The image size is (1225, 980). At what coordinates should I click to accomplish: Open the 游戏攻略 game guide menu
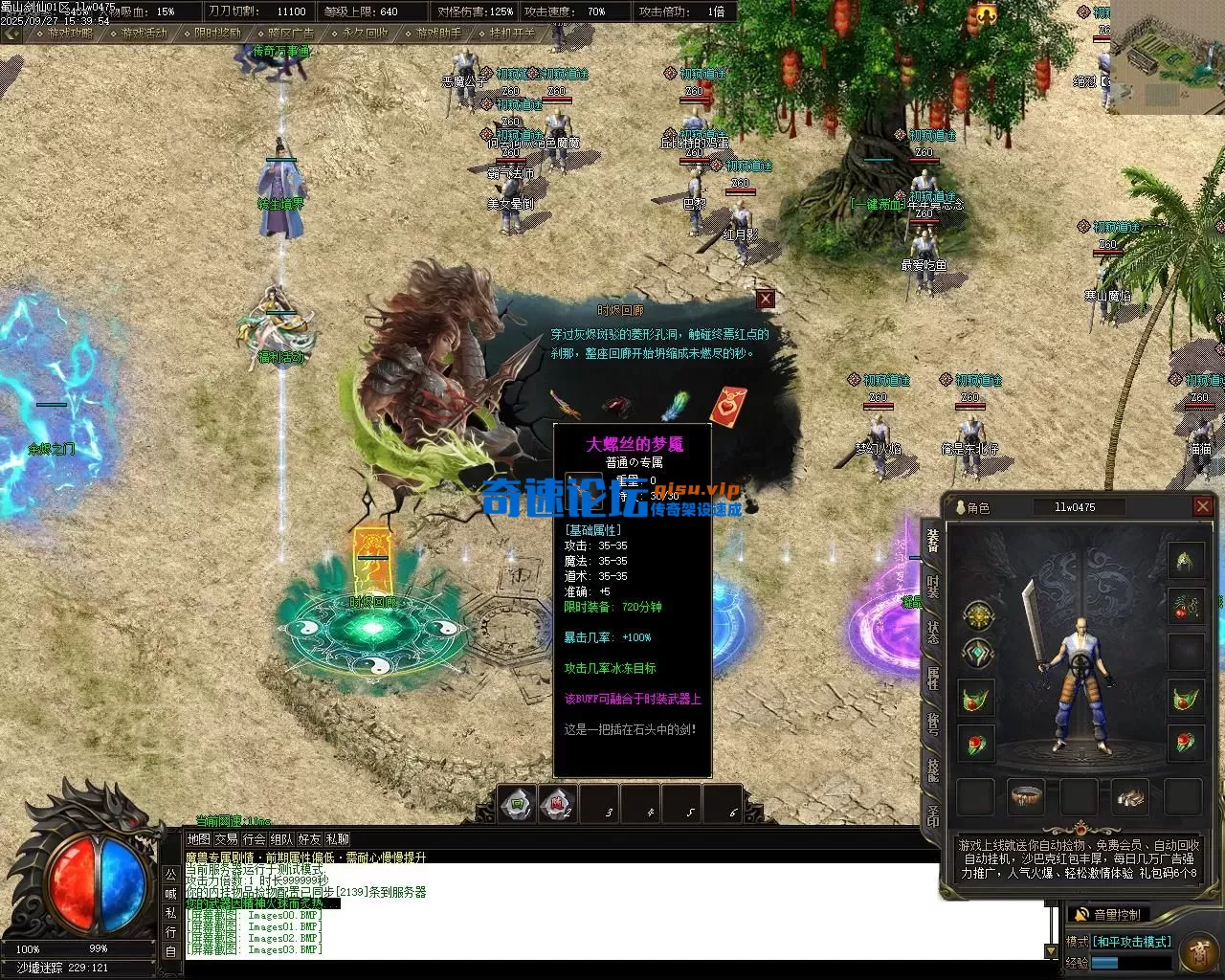[x=70, y=33]
